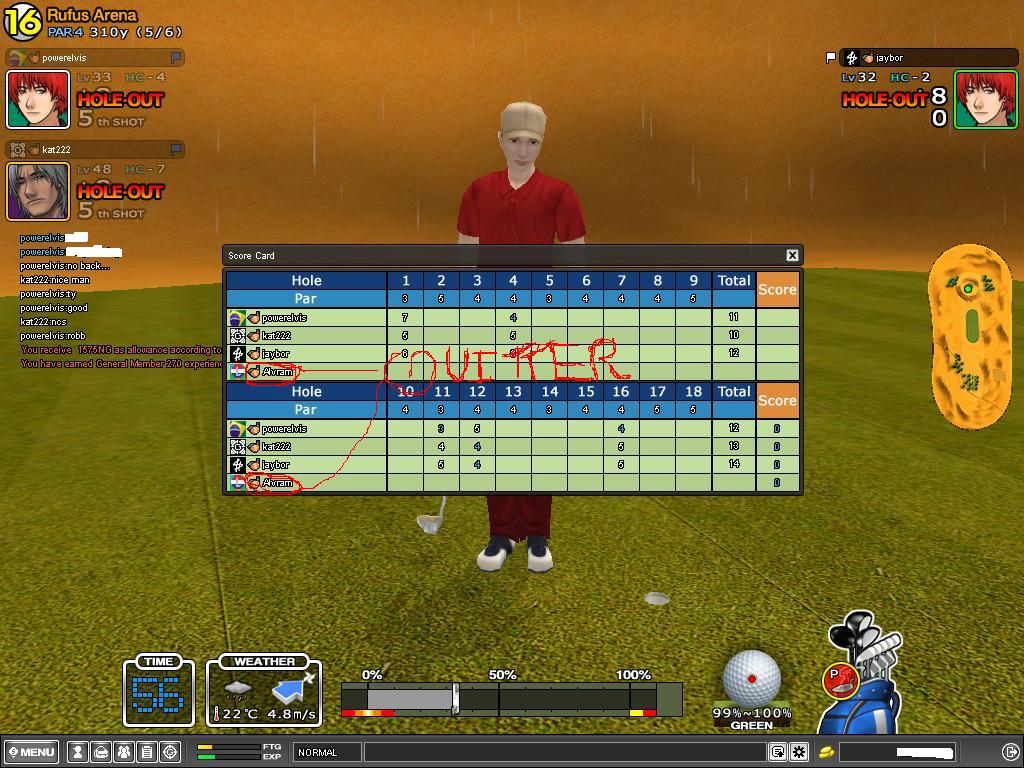Viewport: 1024px width, 768px height.
Task: Click the circular target icon in bottom bar
Action: point(170,752)
